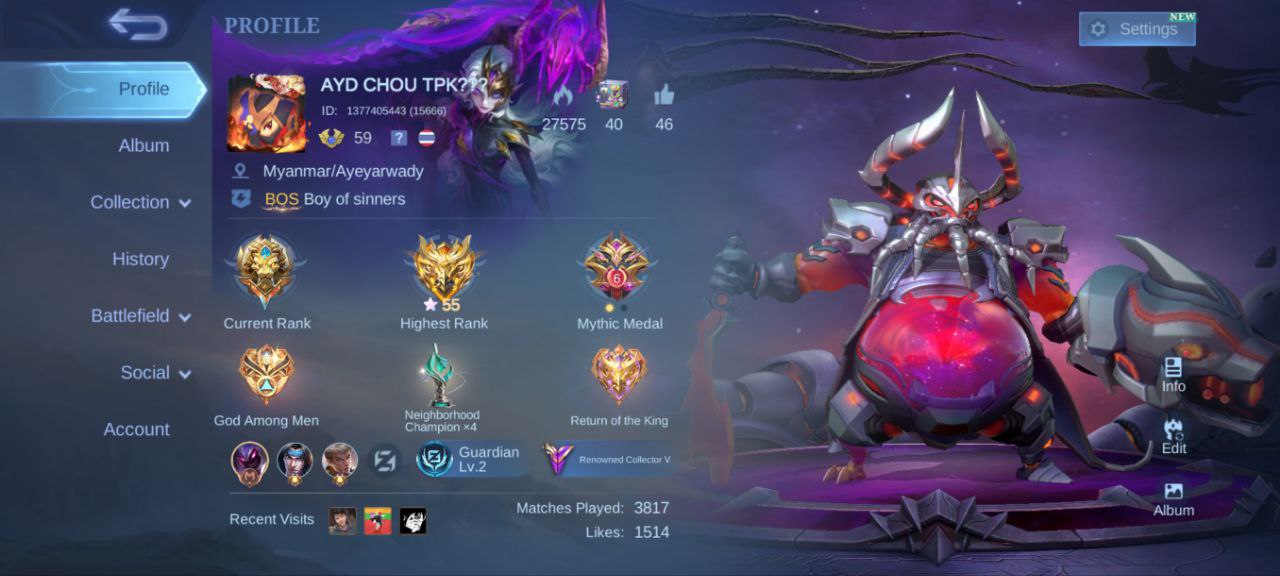The width and height of the screenshot is (1280, 576).
Task: Go back using the return arrow
Action: click(138, 25)
